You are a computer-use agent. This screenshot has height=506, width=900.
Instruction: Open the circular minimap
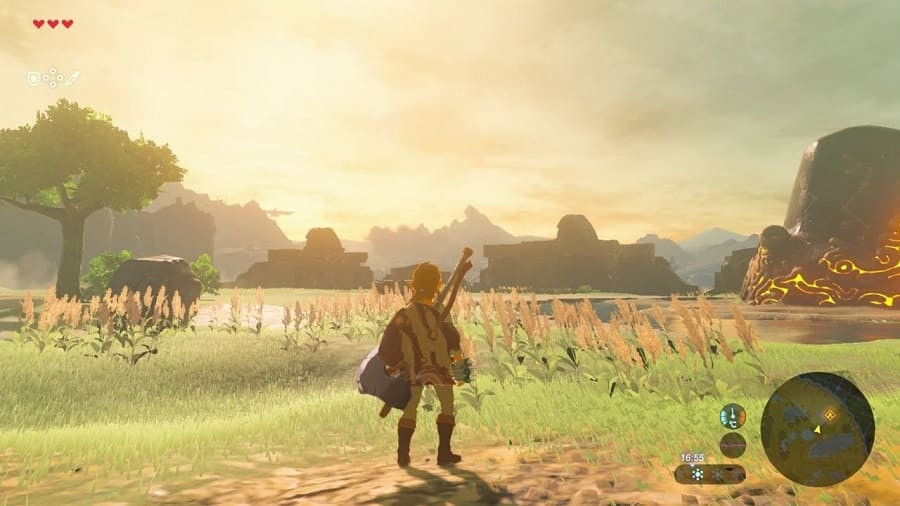[x=817, y=429]
